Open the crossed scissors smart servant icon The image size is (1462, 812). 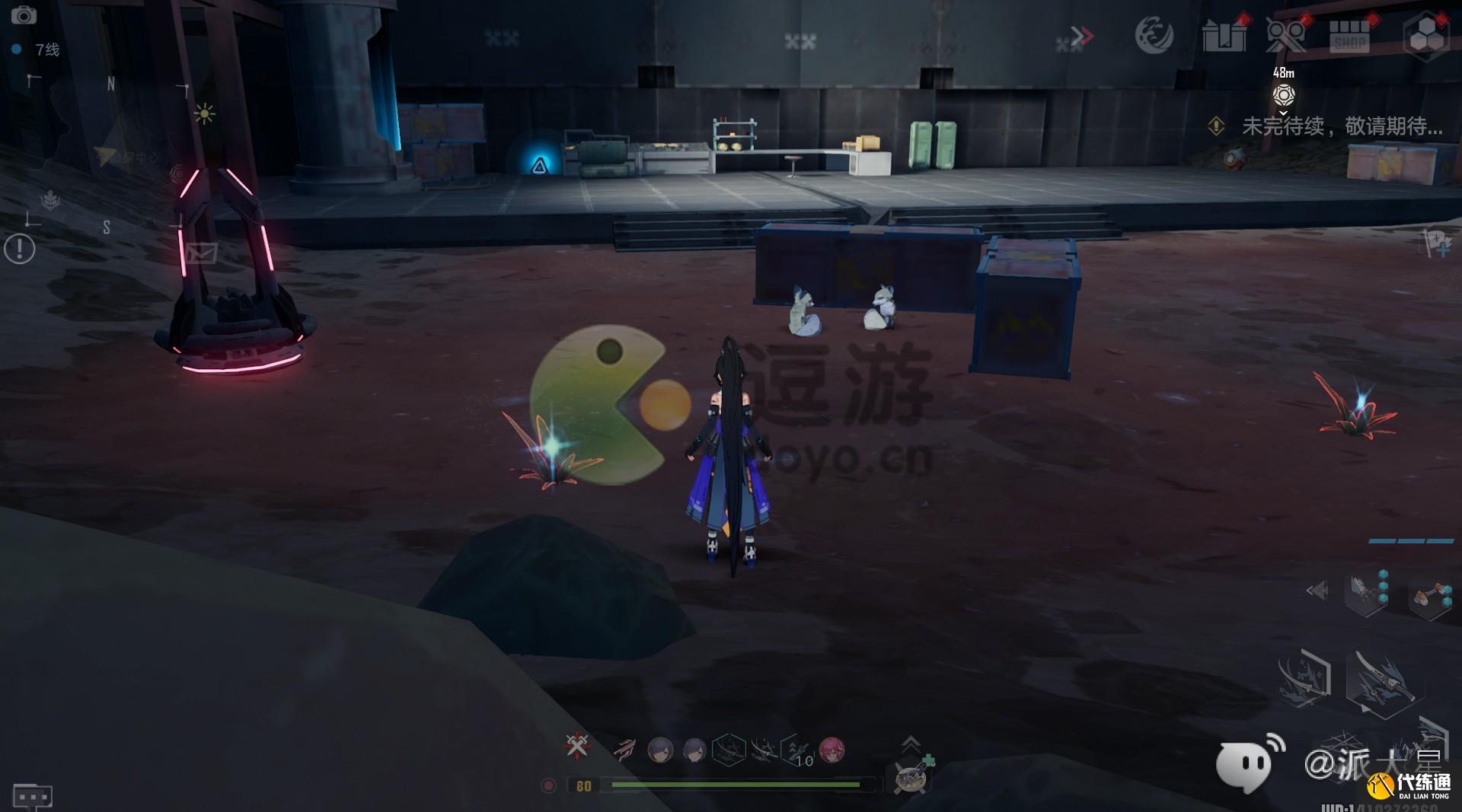coord(1287,37)
